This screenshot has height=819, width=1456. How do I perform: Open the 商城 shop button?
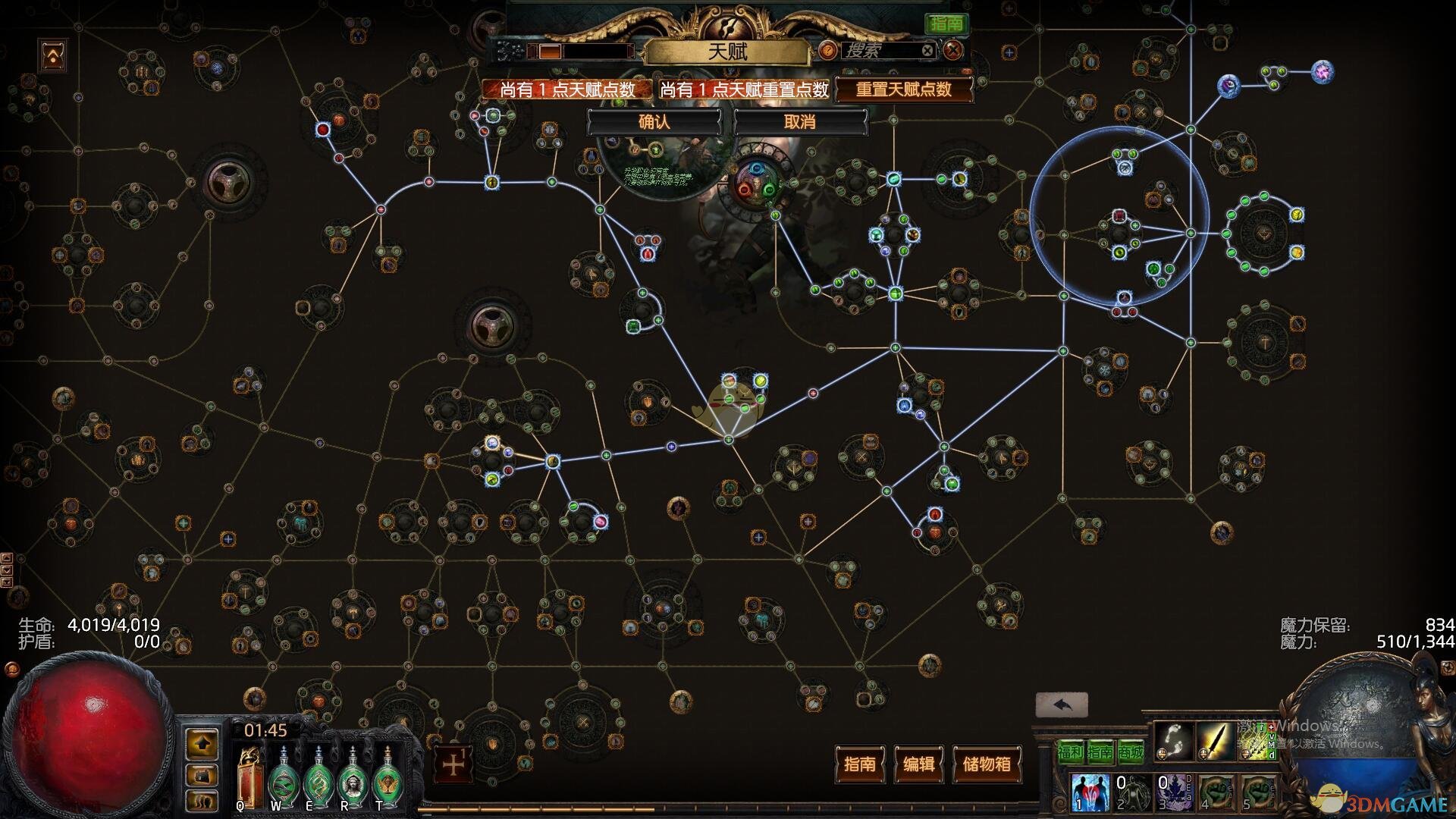(x=1130, y=752)
